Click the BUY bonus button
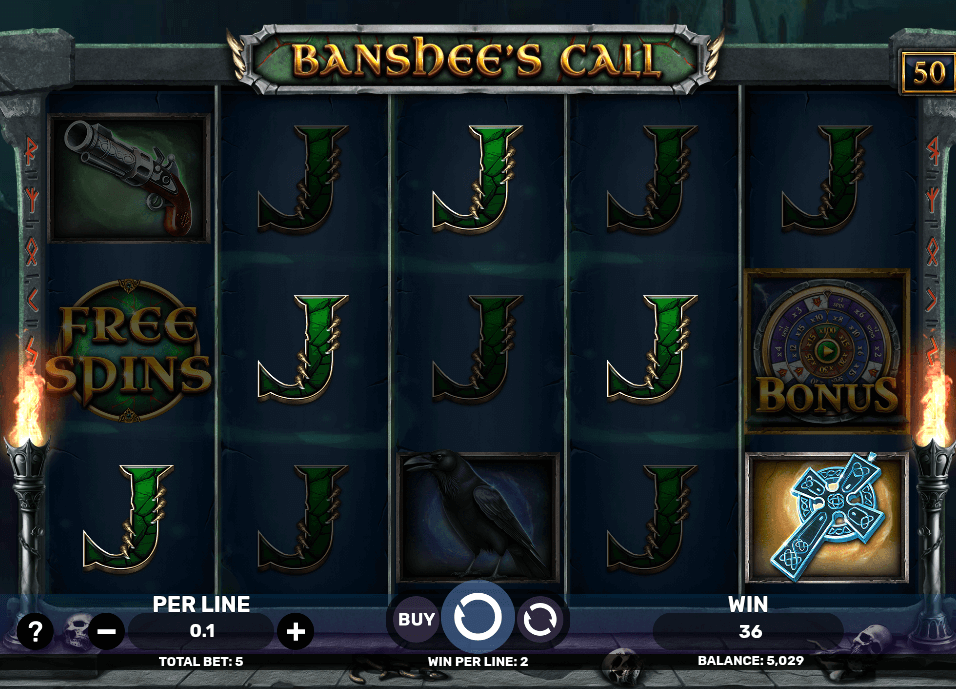The image size is (956, 689). 416,619
